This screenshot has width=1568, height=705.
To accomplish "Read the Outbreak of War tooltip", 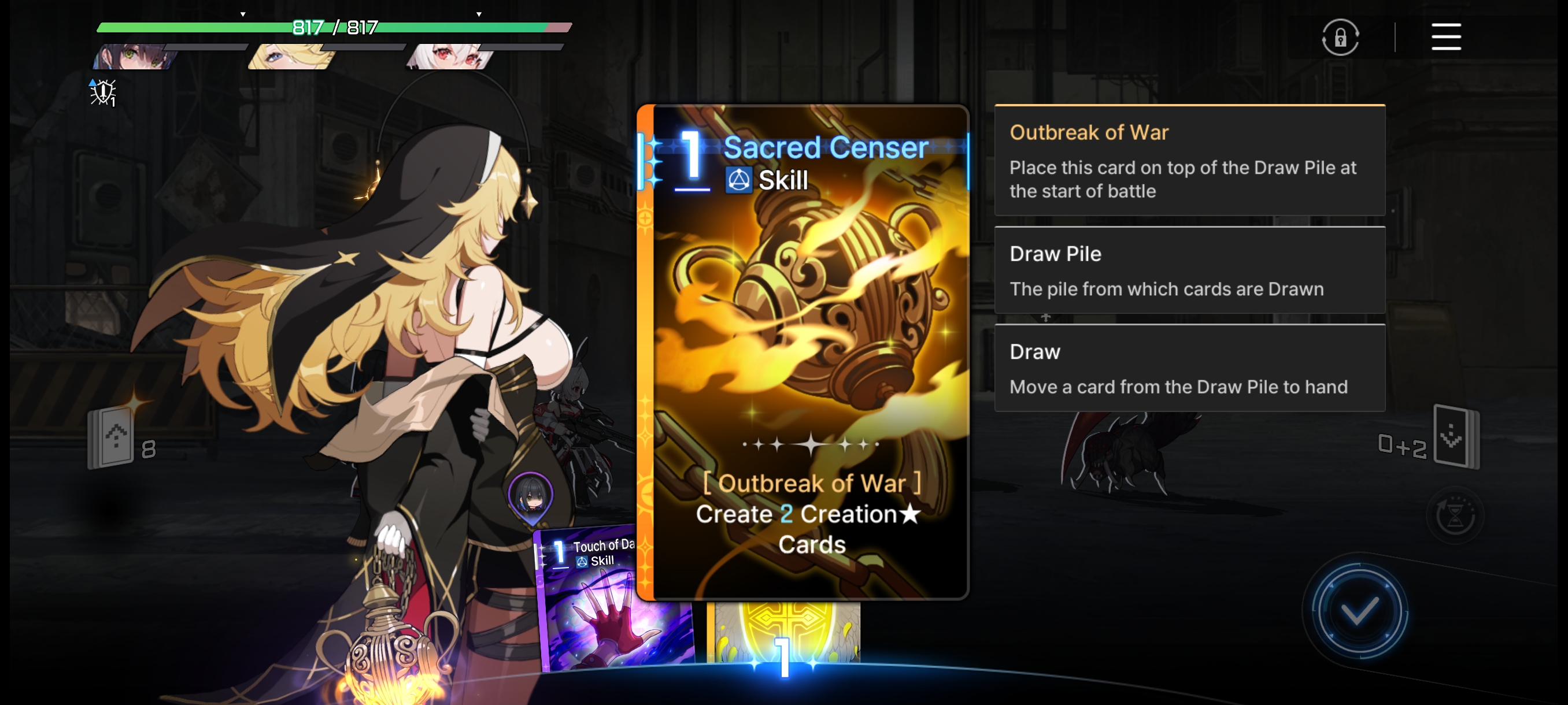I will [1189, 161].
